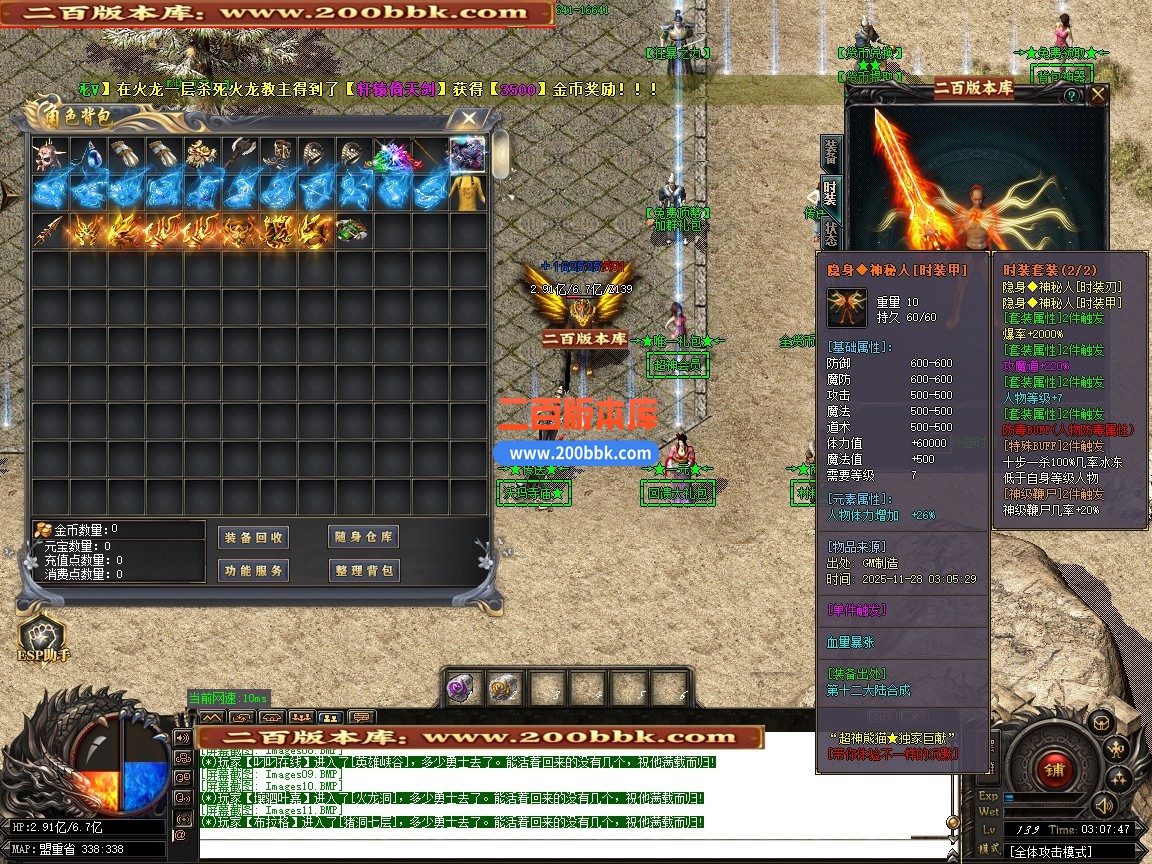This screenshot has height=864, width=1152.
Task: Select the battle axe in the bag
Action: point(239,155)
